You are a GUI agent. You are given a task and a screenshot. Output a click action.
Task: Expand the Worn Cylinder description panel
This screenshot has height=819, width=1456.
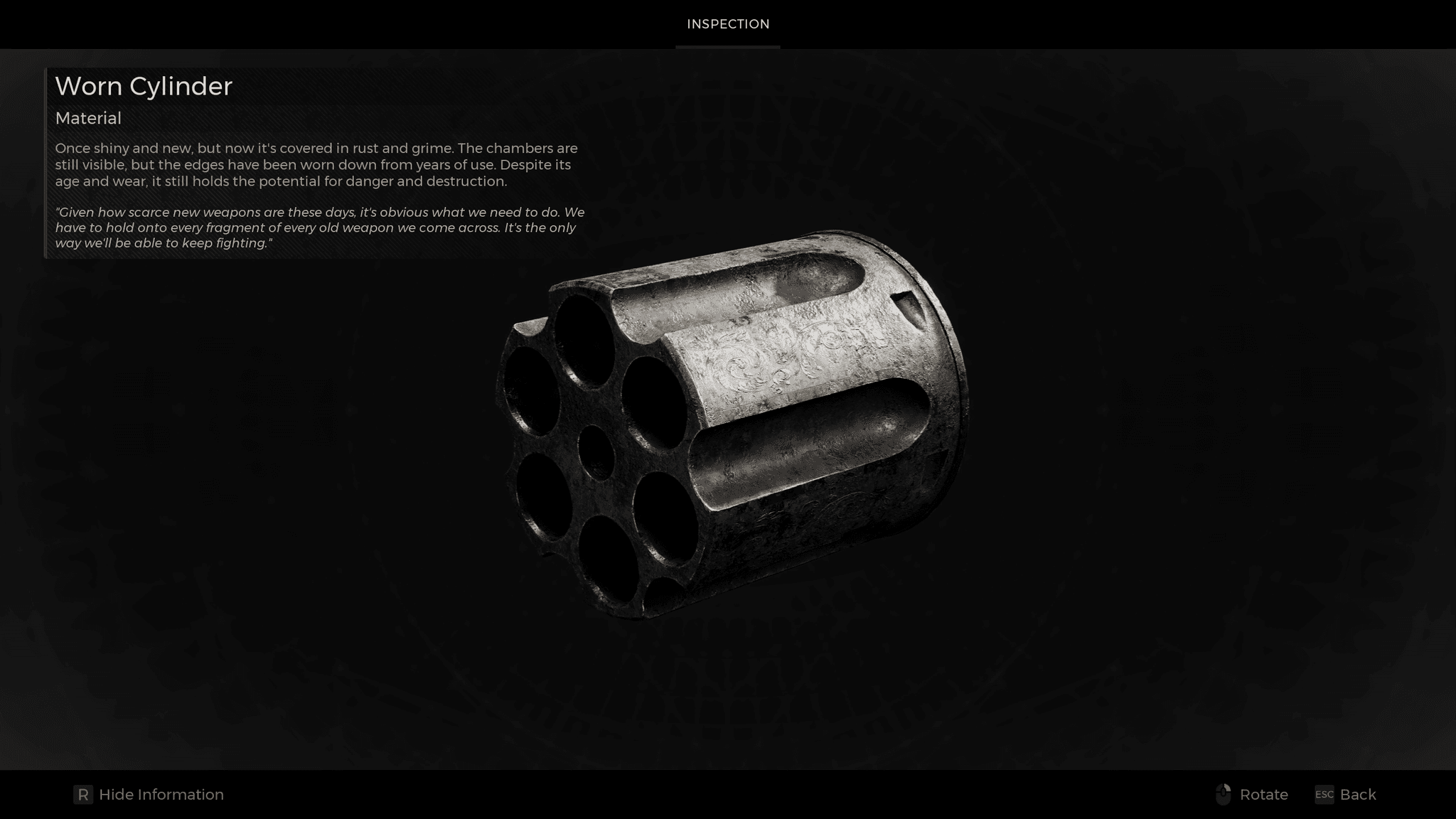[x=144, y=86]
